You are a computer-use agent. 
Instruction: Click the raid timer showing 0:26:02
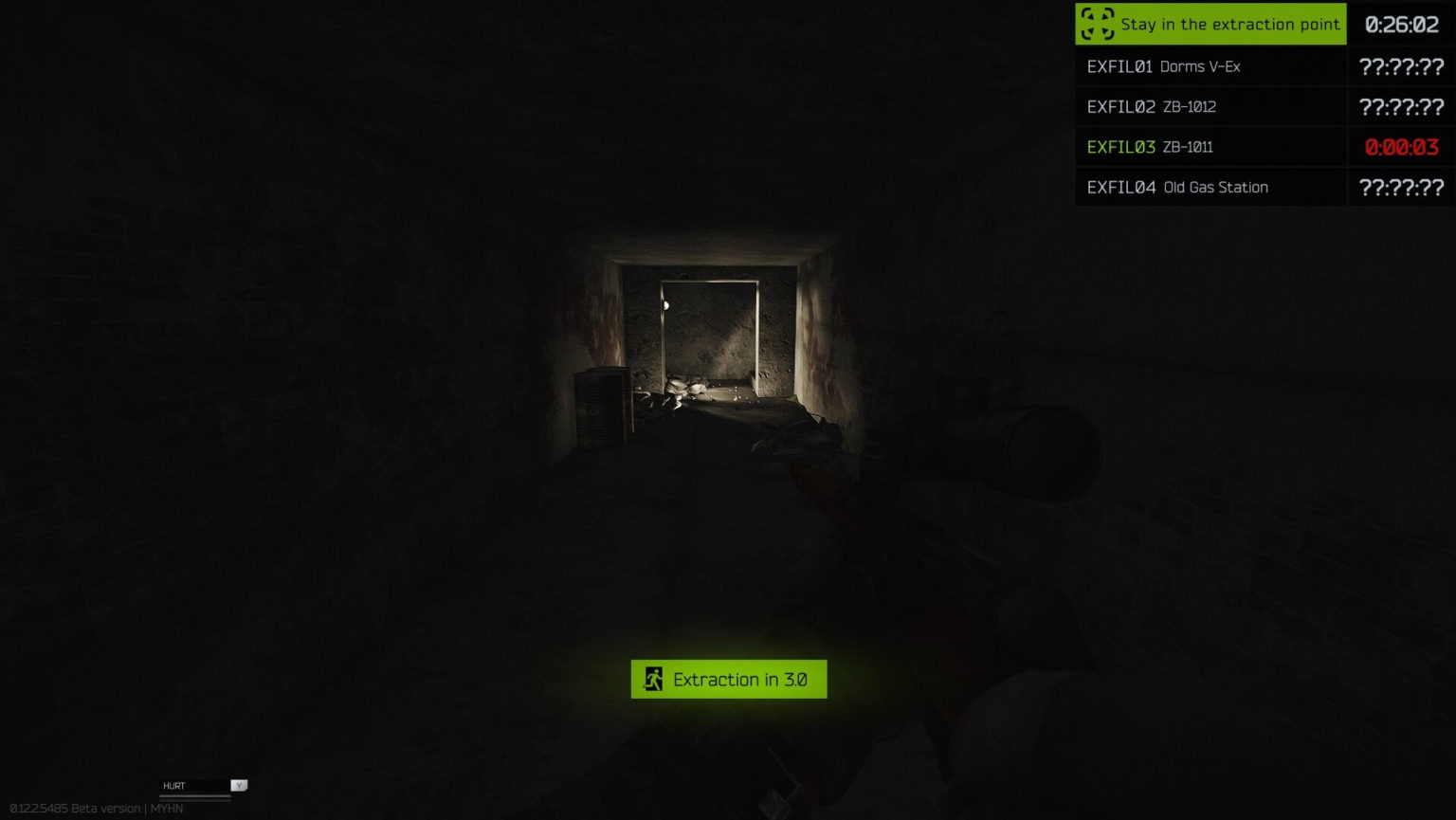click(1401, 24)
